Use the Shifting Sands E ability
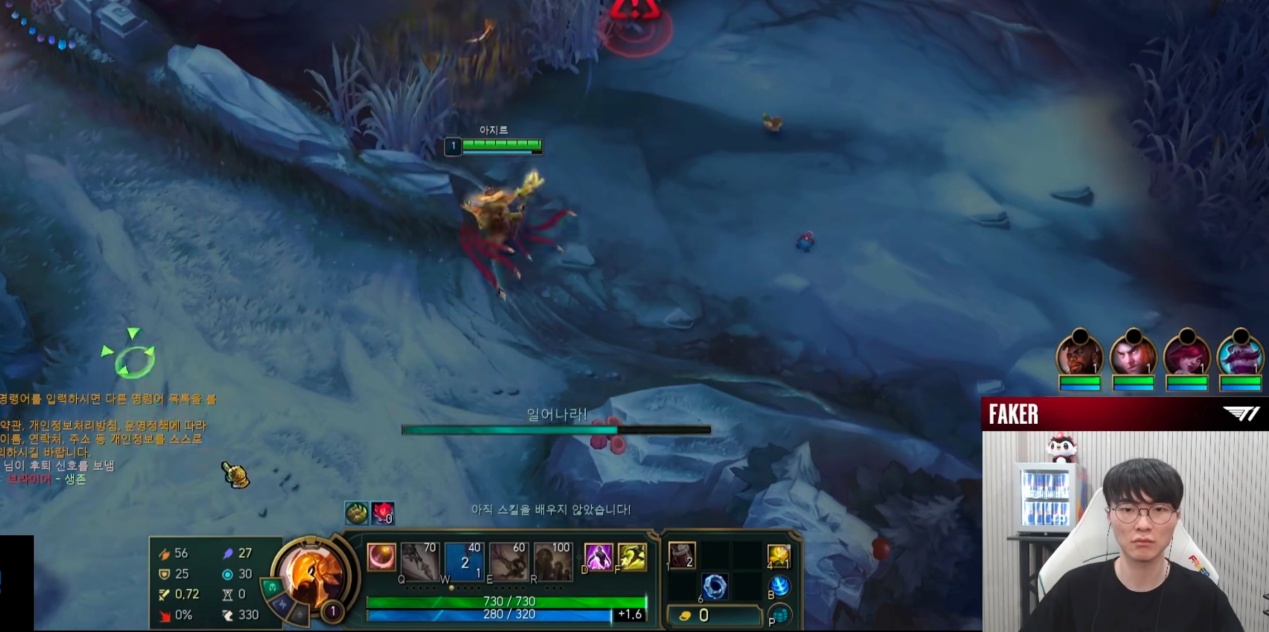This screenshot has height=632, width=1269. coord(508,562)
